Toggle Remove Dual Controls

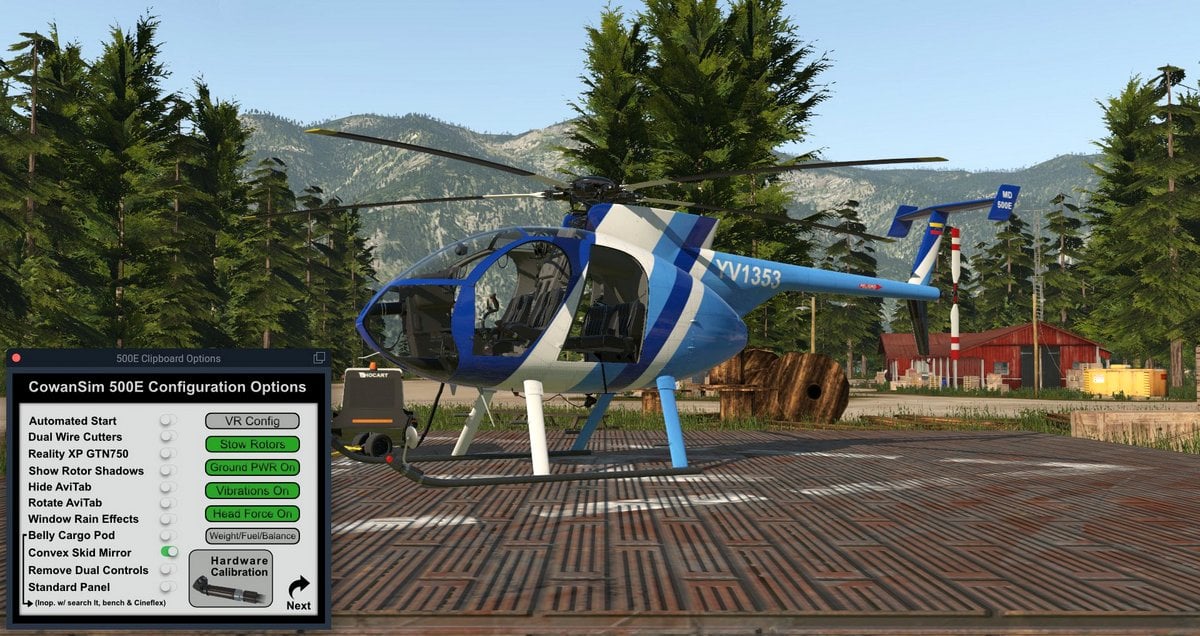169,570
